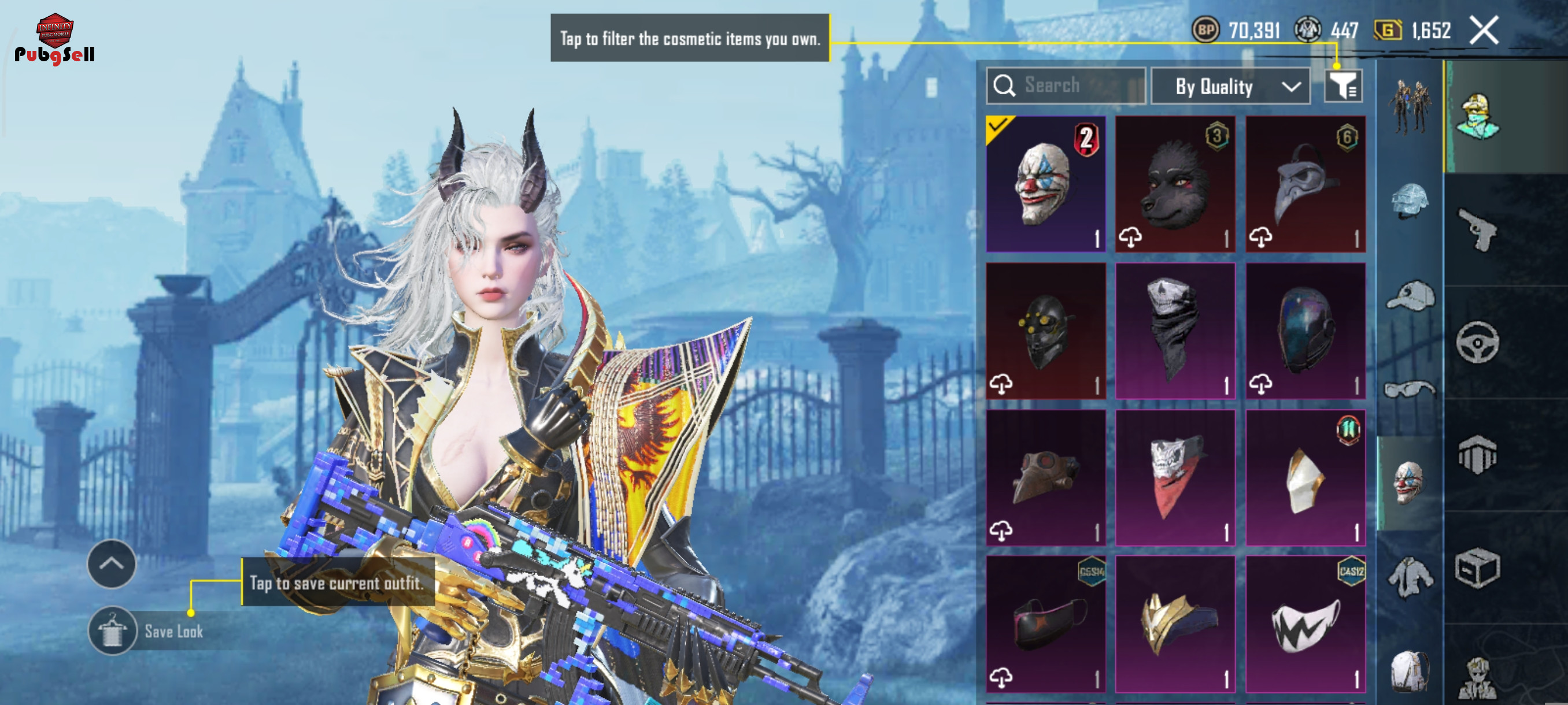Choose the brown plague beak mask
Viewport: 1568px width, 705px height.
pyautogui.click(x=1045, y=477)
